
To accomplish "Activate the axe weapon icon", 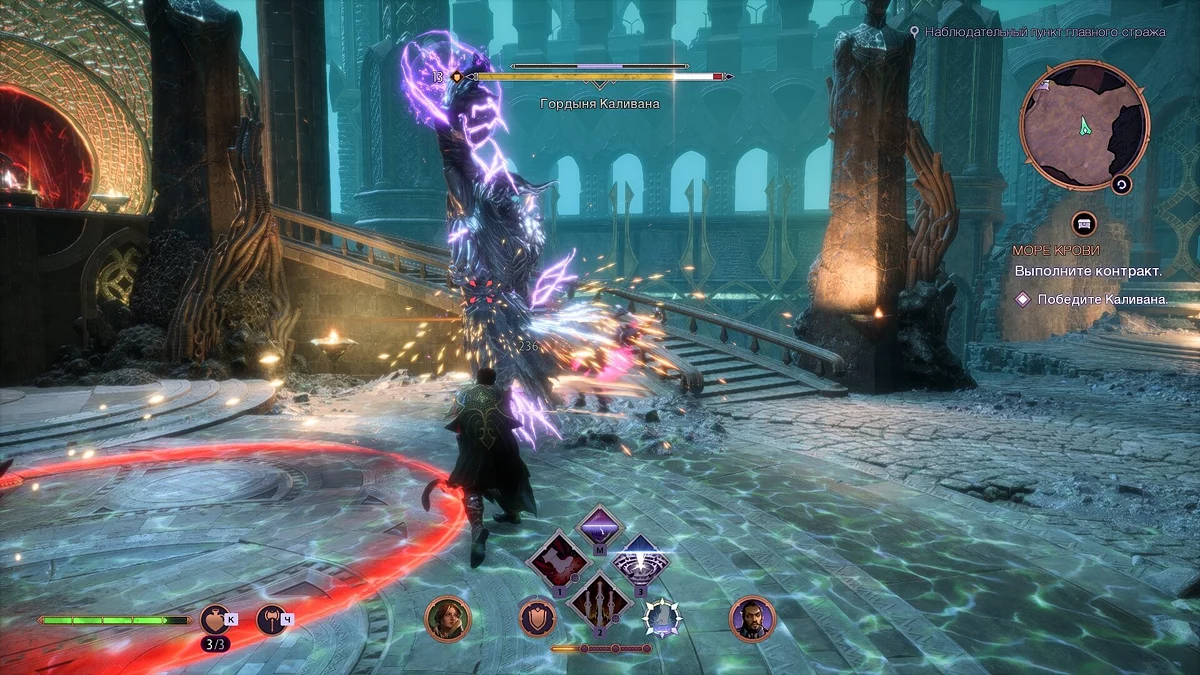I will [x=271, y=619].
